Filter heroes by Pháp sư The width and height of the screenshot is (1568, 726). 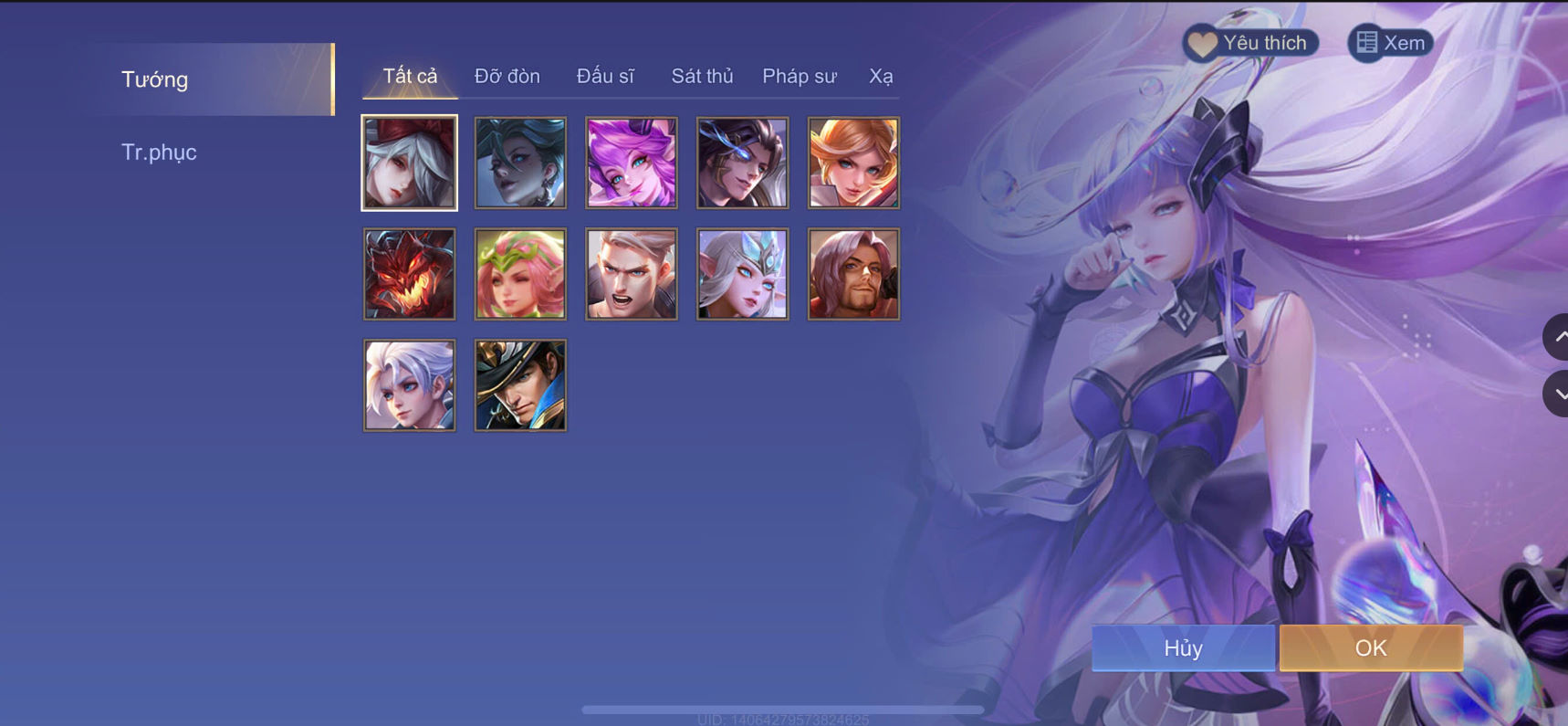798,76
